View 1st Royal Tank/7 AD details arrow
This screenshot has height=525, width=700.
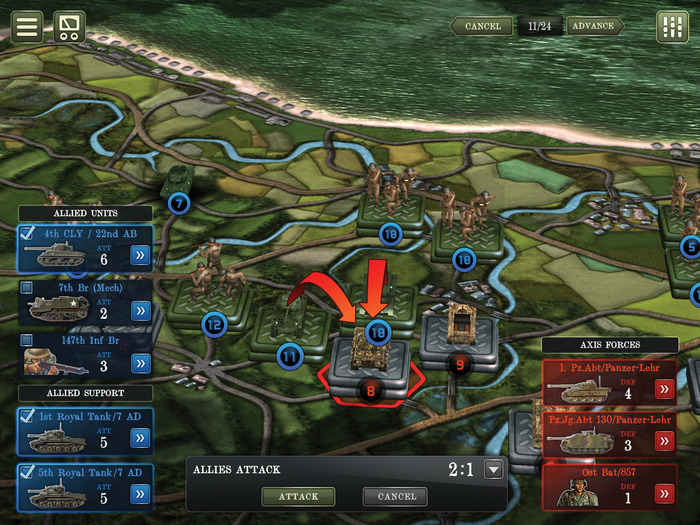[x=140, y=438]
